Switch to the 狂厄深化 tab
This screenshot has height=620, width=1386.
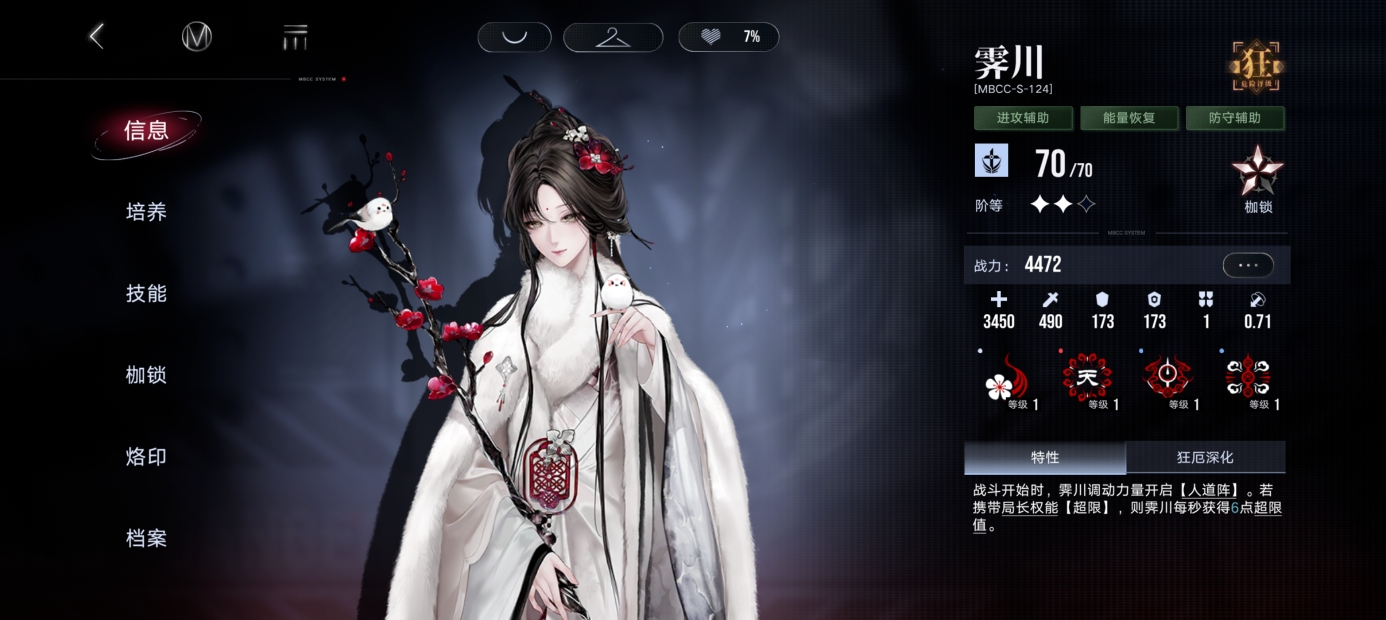coord(1205,458)
